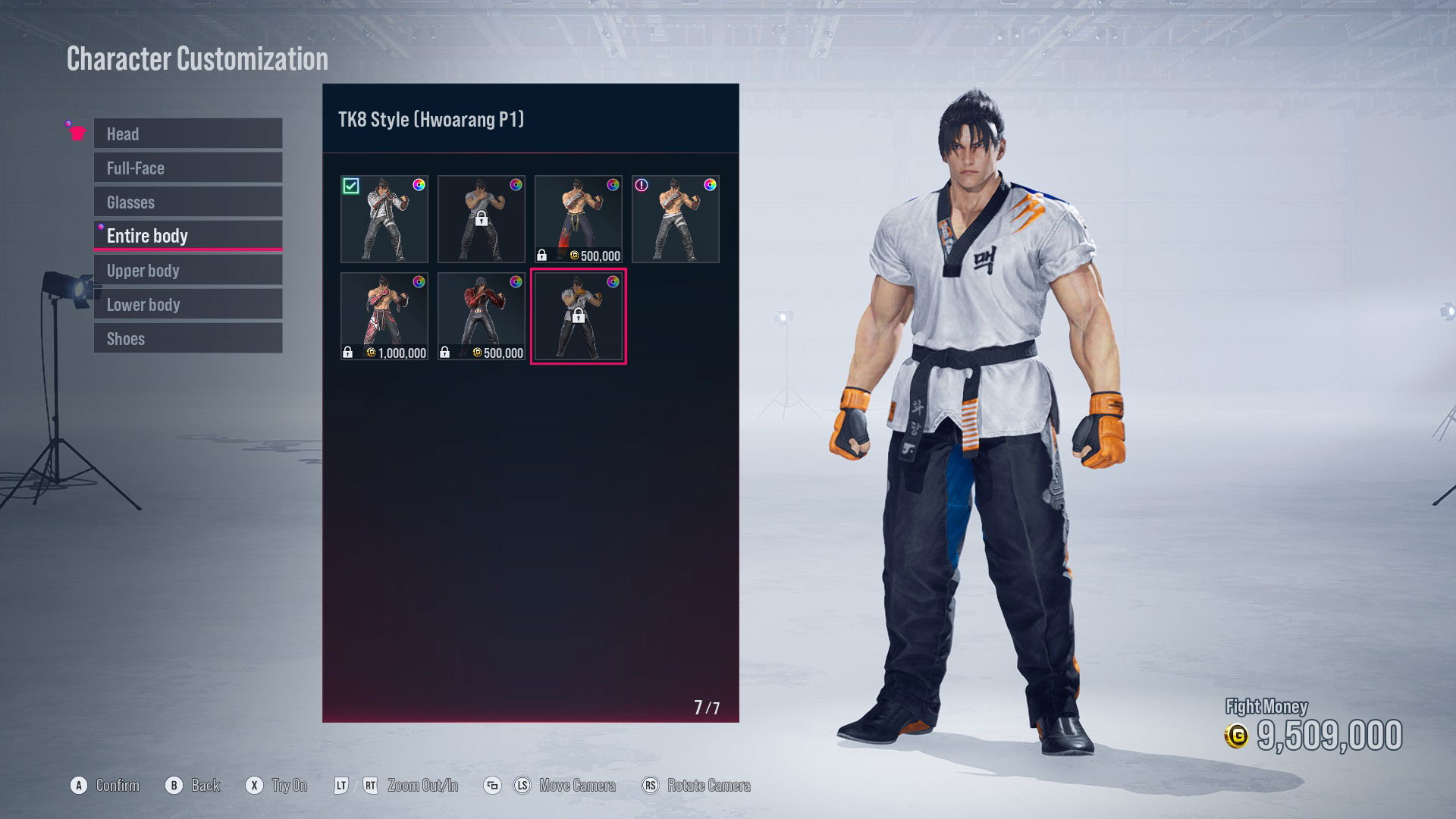The height and width of the screenshot is (819, 1456).
Task: Click the color wheel on the selected seventh outfit
Action: 613,281
